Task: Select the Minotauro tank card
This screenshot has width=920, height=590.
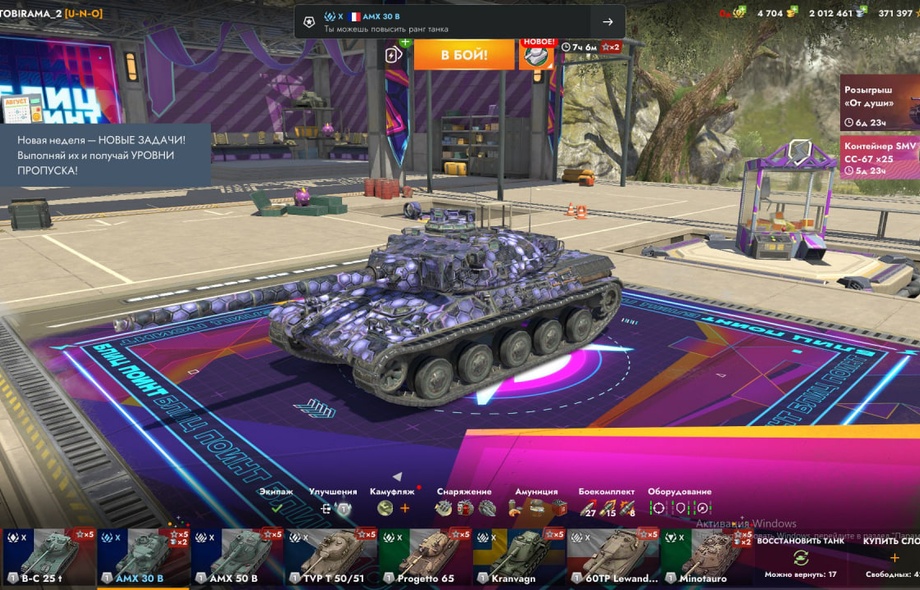Action: (x=707, y=558)
